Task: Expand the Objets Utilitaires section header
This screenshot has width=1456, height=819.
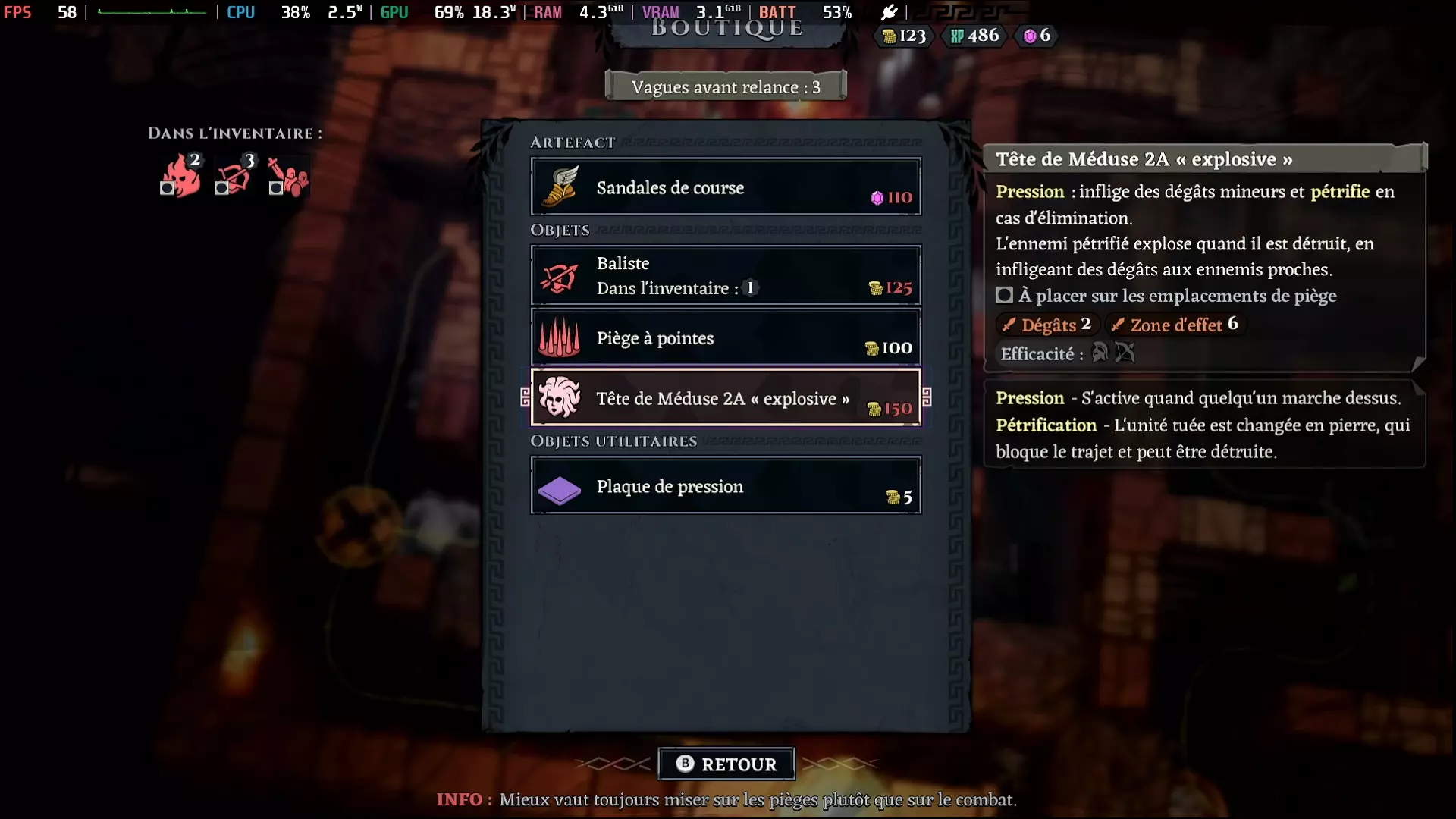Action: (614, 441)
